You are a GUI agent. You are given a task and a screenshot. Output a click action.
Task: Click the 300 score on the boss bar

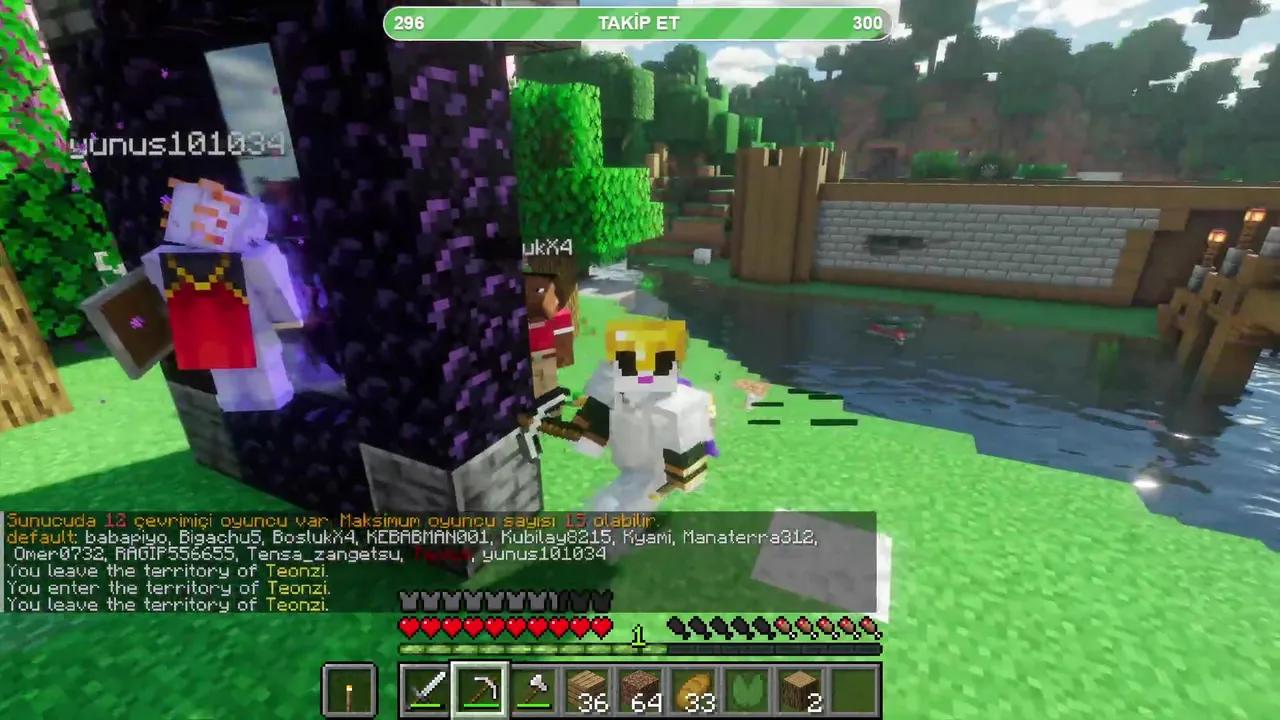point(866,23)
